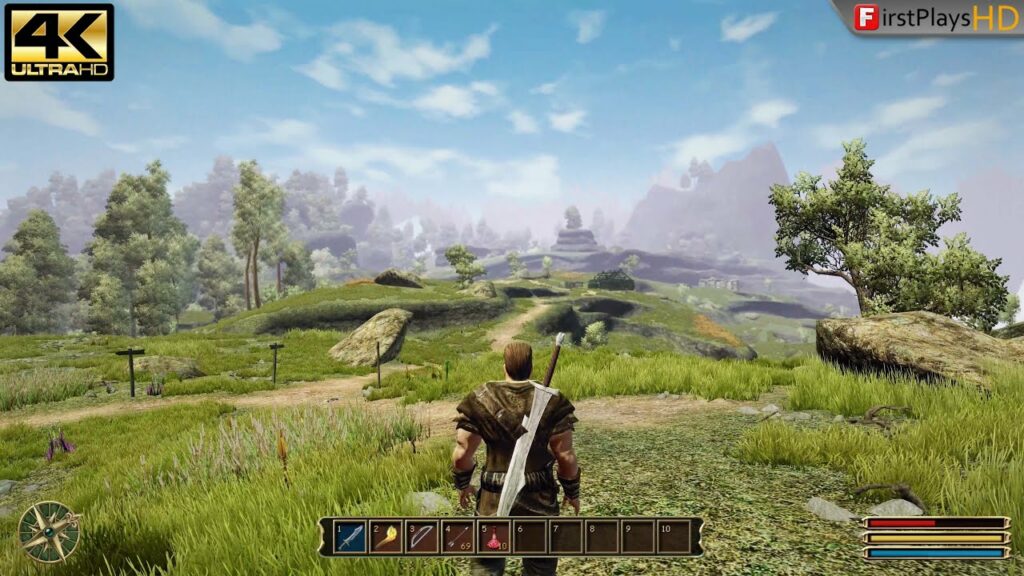The height and width of the screenshot is (576, 1024).
Task: Select the sword in hotbar slot 1
Action: (x=350, y=537)
